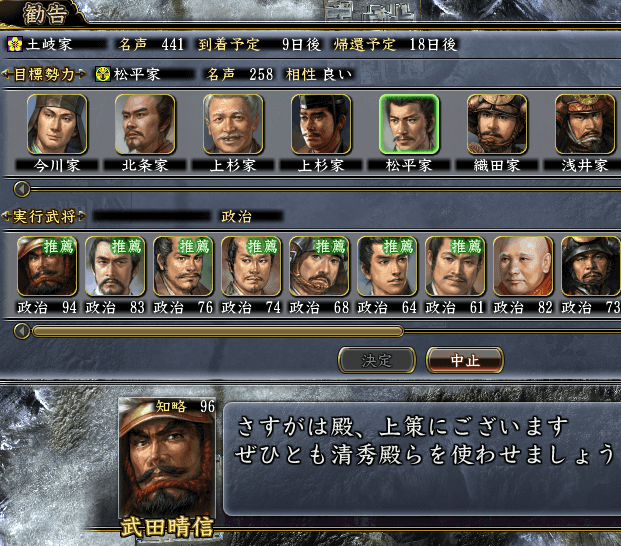Pick the highlighted 松平家 clan portrait

(409, 124)
